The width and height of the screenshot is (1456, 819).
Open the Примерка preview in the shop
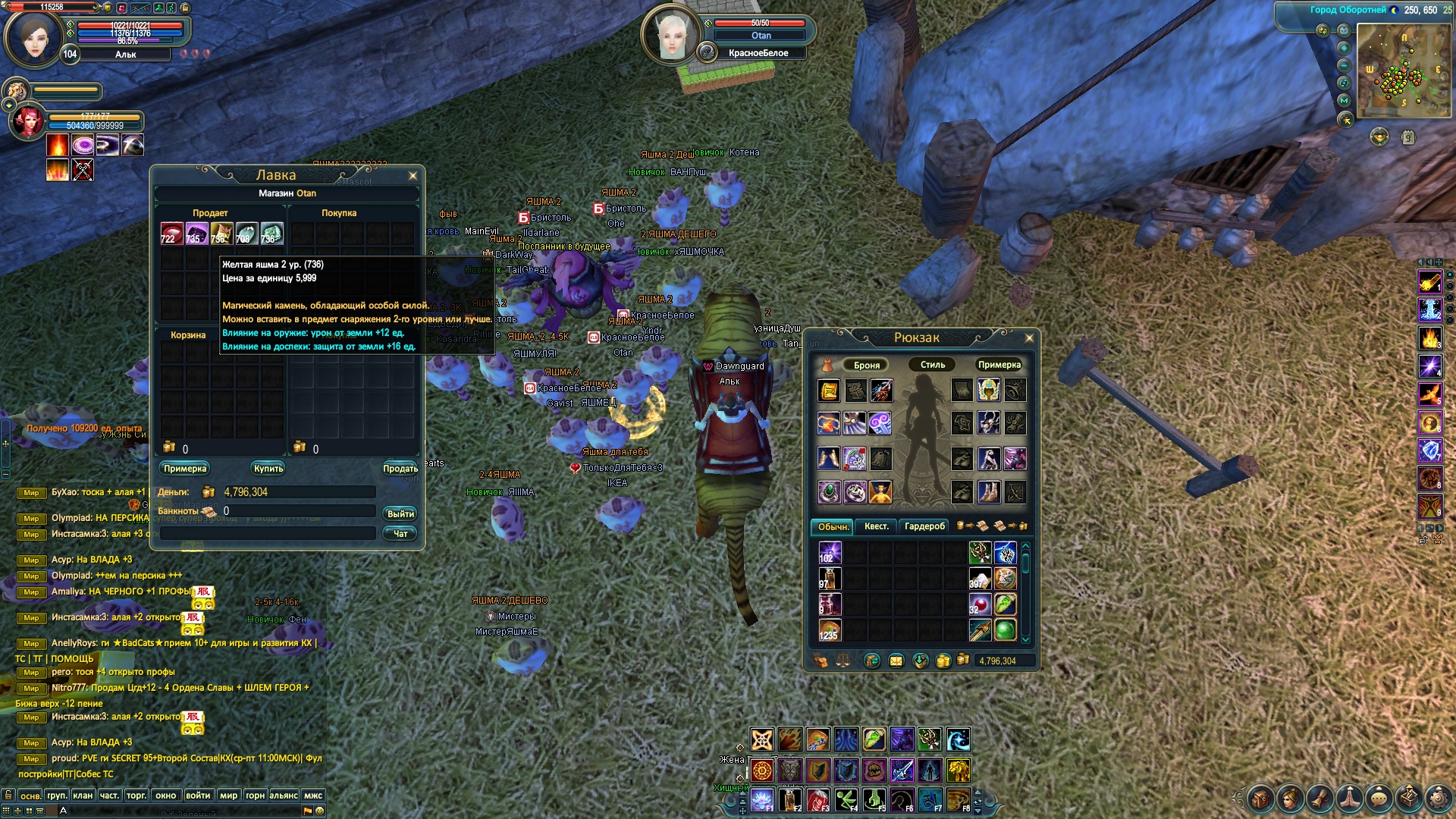(185, 469)
